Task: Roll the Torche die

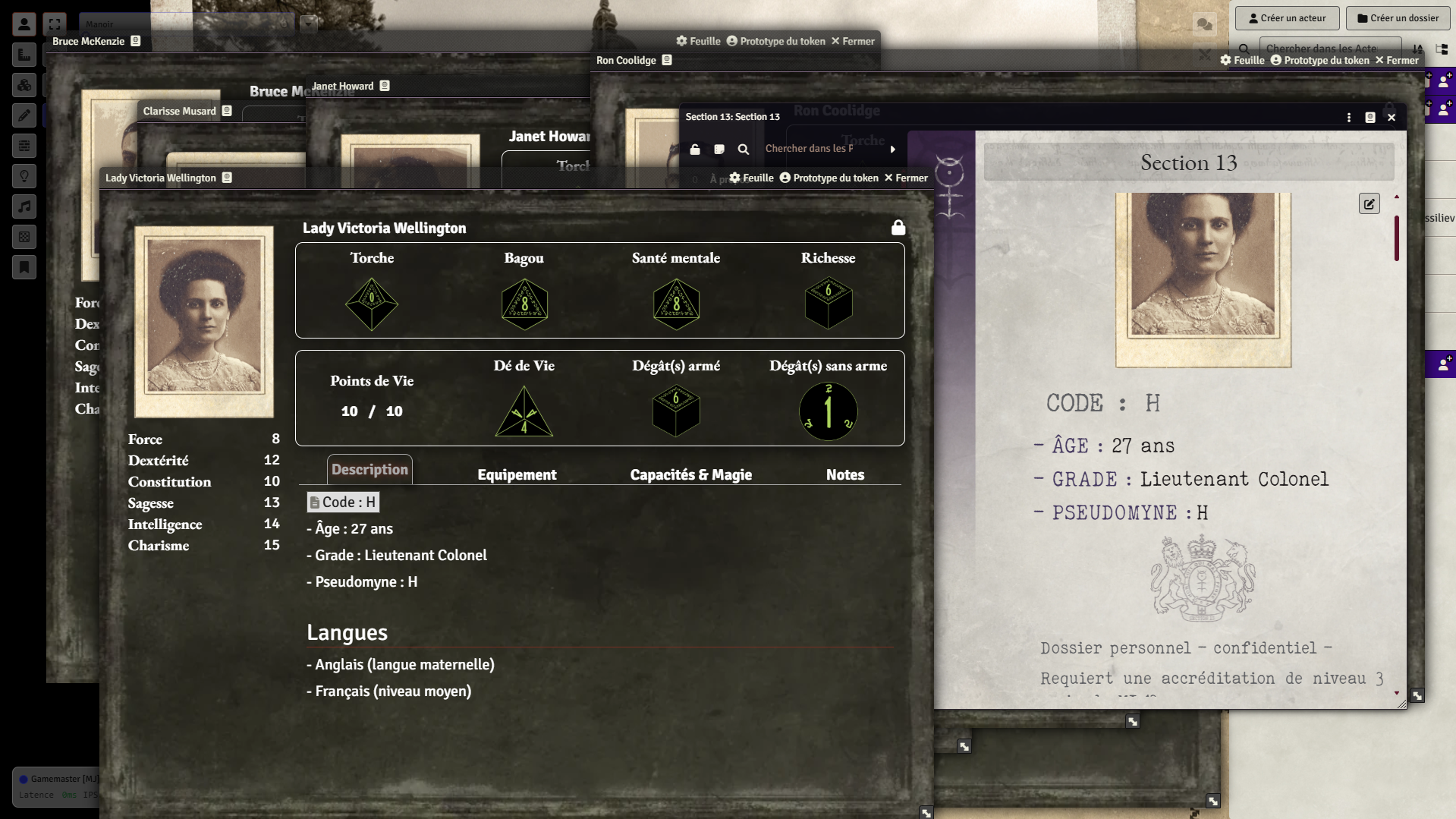Action: click(372, 304)
